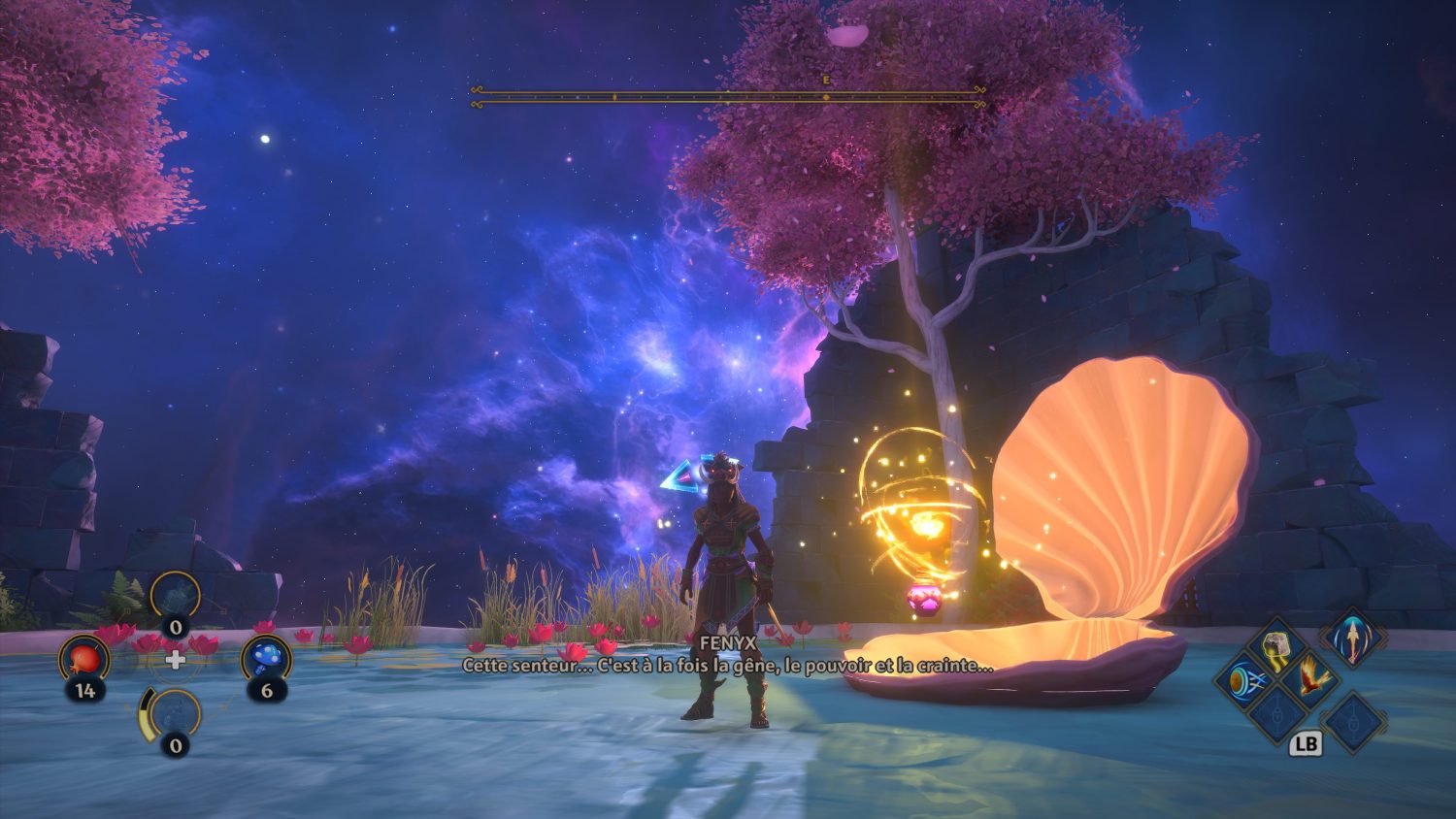
Task: Select the empty potion slot with yellow gauge
Action: click(175, 714)
